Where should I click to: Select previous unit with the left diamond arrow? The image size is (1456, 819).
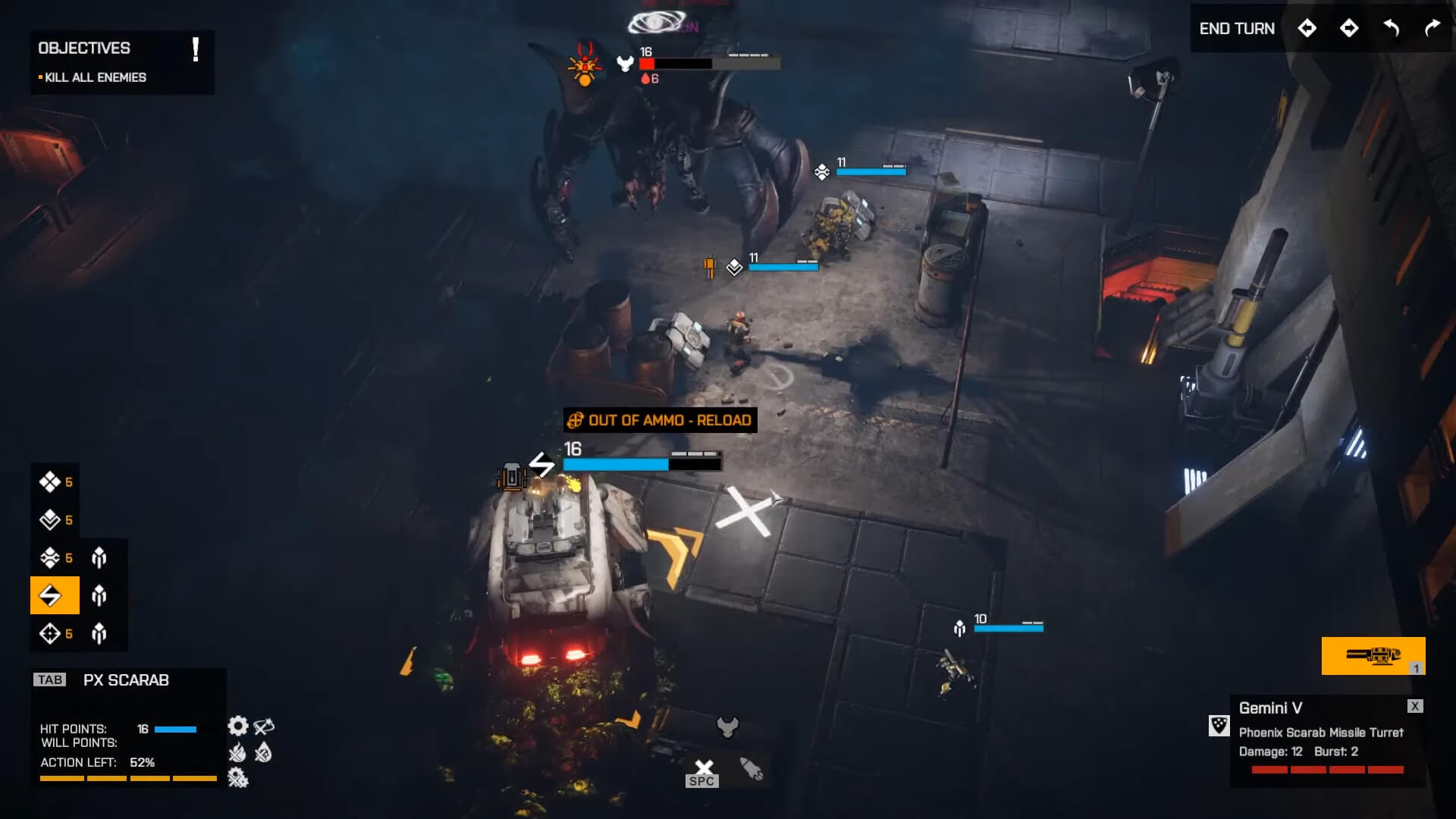click(1307, 28)
